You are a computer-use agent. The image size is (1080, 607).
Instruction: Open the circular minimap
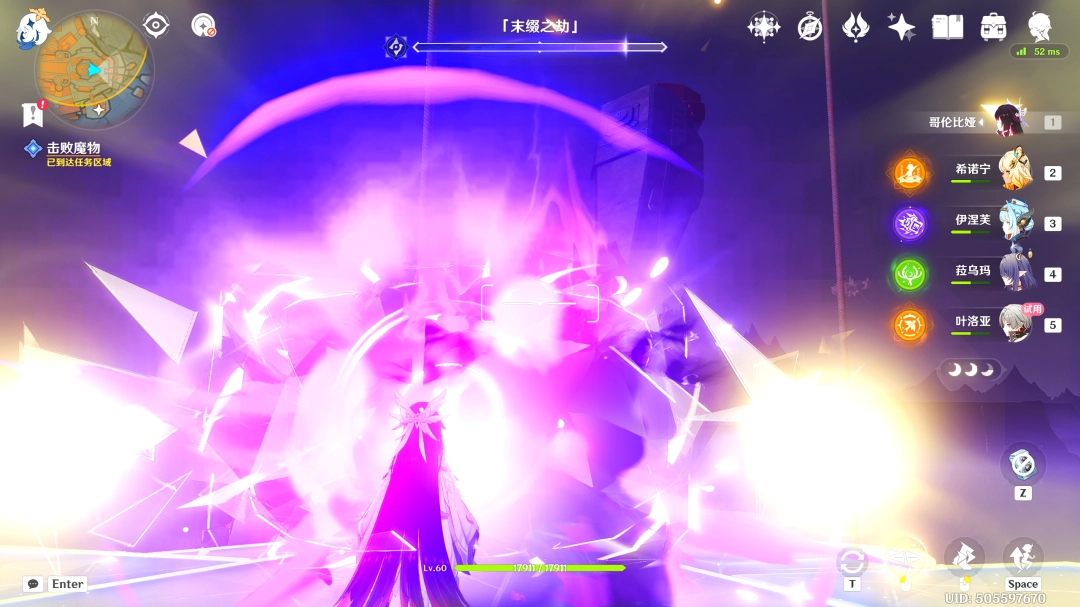[93, 70]
